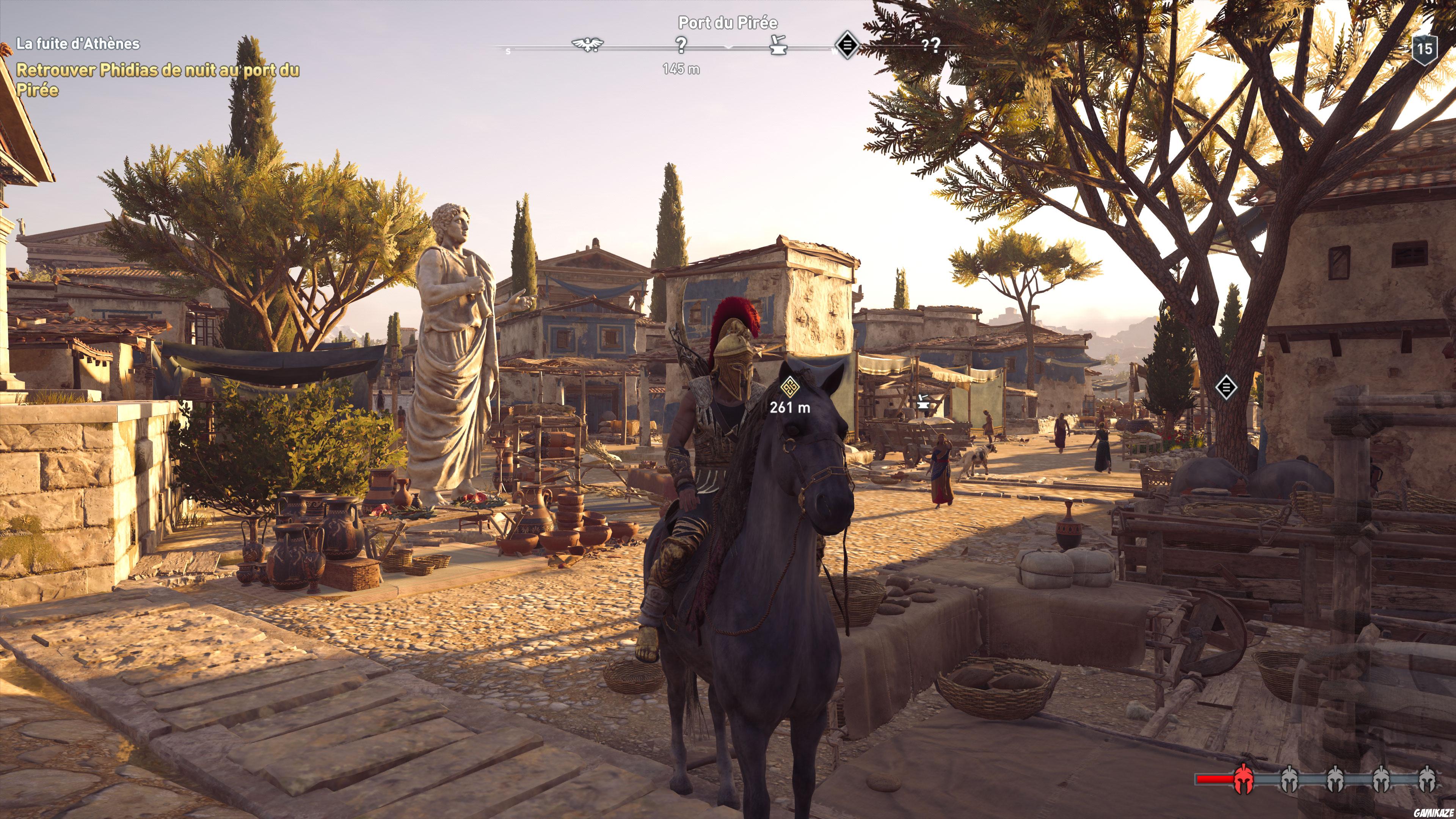Click the blacksmith anvil icon on the compass

click(x=778, y=47)
